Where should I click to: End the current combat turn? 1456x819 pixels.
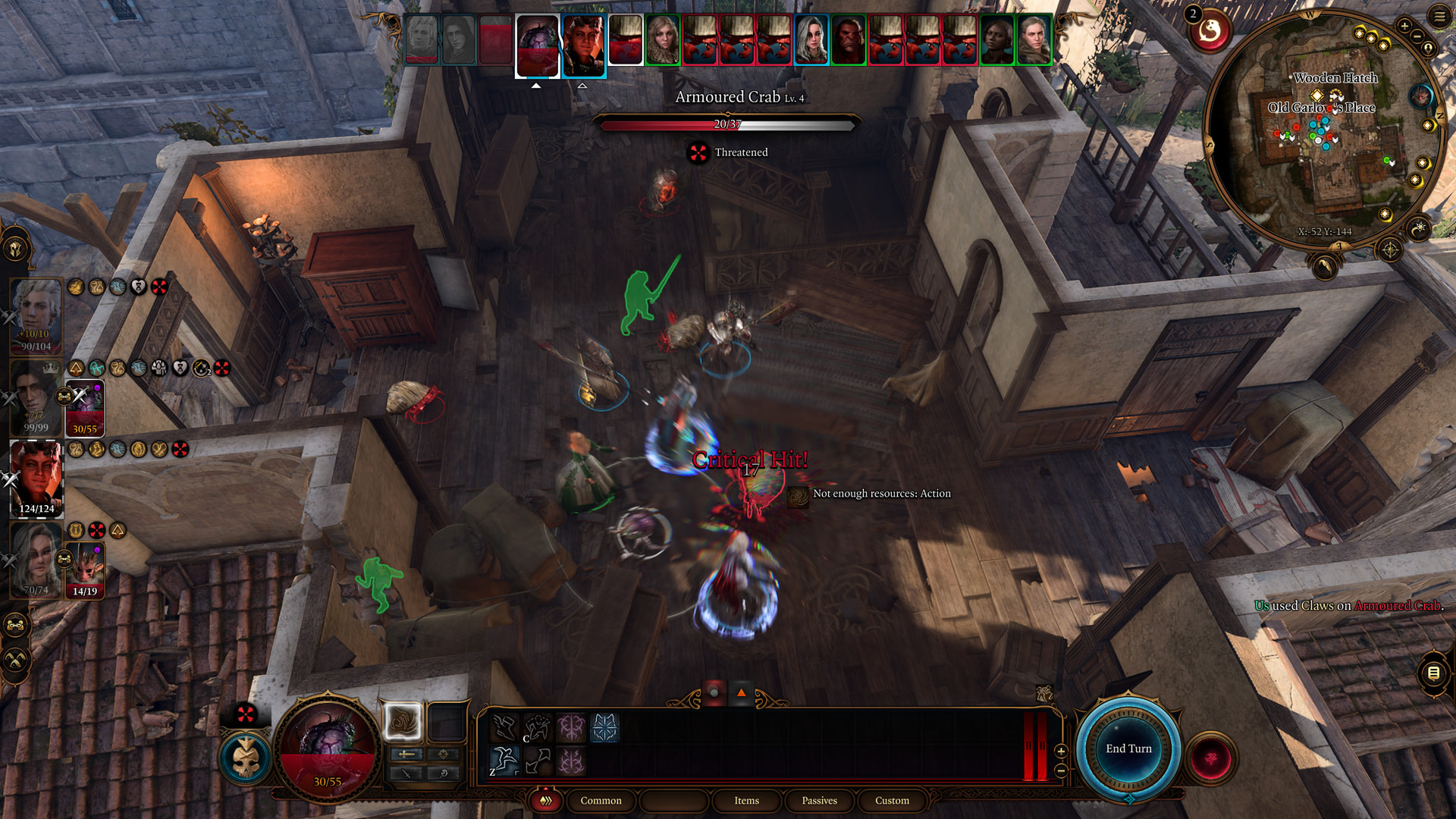[1128, 748]
